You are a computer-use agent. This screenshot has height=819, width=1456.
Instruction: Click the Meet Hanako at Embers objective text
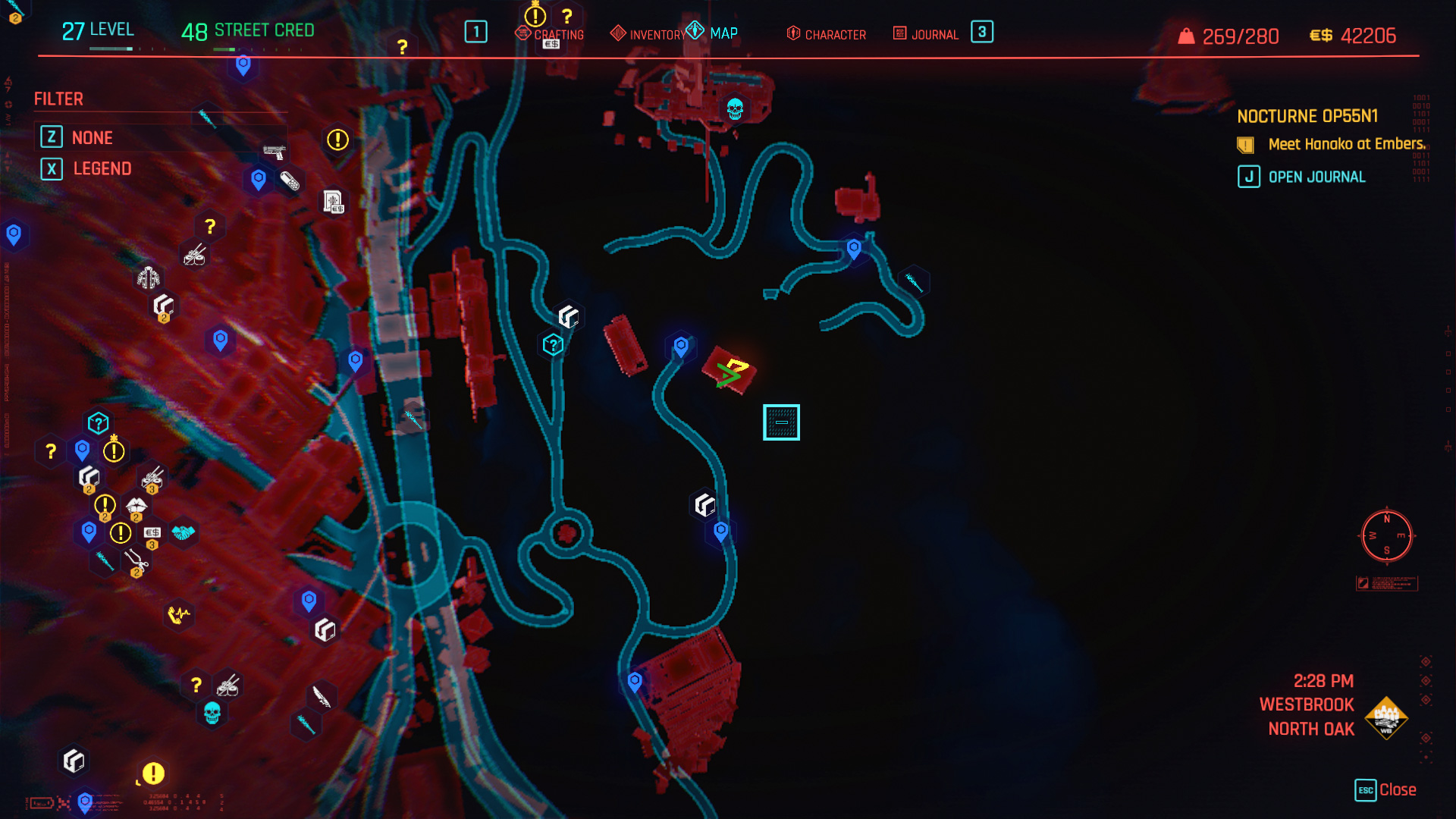click(x=1342, y=143)
